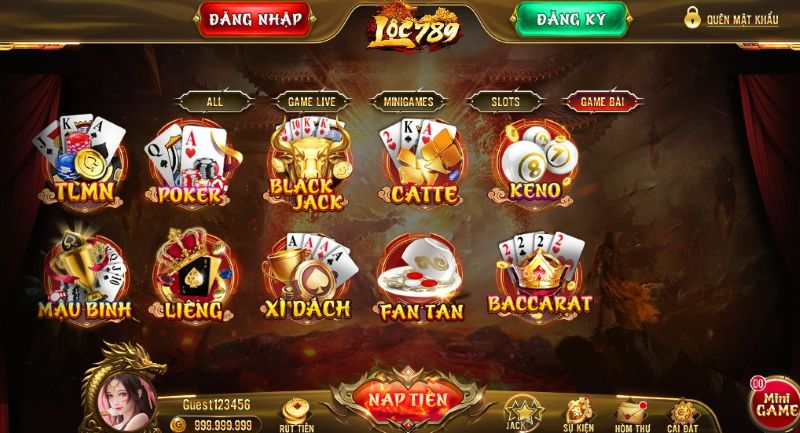The width and height of the screenshot is (800, 433).
Task: Choose the TLMN card game
Action: point(83,162)
